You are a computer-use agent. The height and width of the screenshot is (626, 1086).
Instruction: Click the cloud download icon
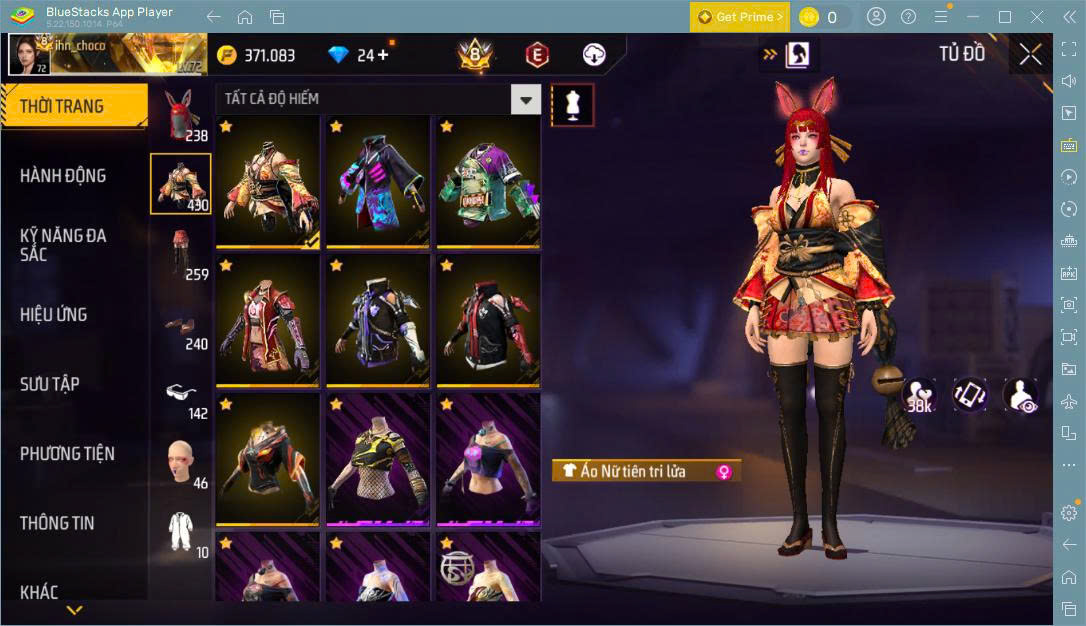coord(594,55)
